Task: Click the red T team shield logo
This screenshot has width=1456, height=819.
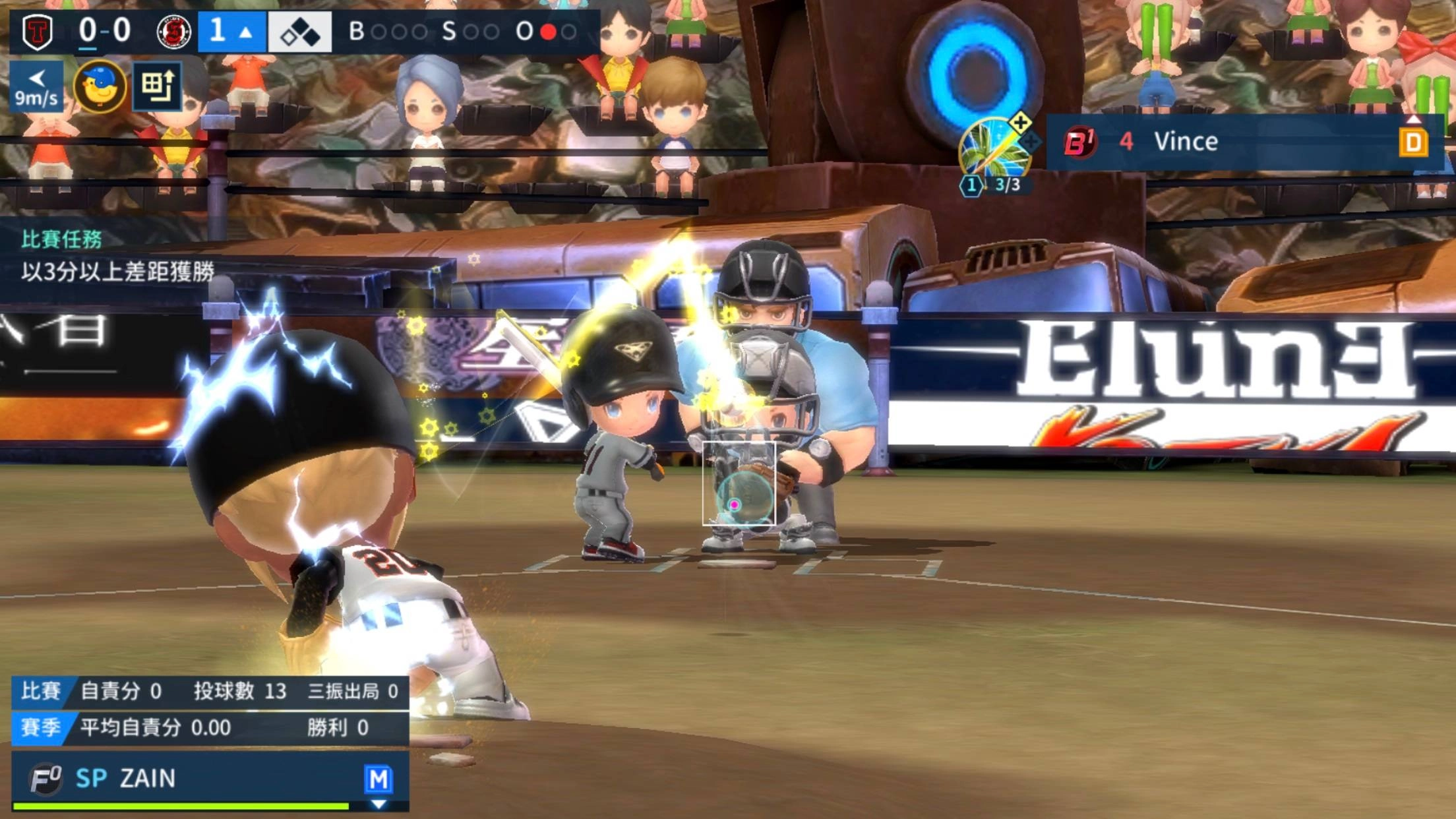Action: pos(38,32)
